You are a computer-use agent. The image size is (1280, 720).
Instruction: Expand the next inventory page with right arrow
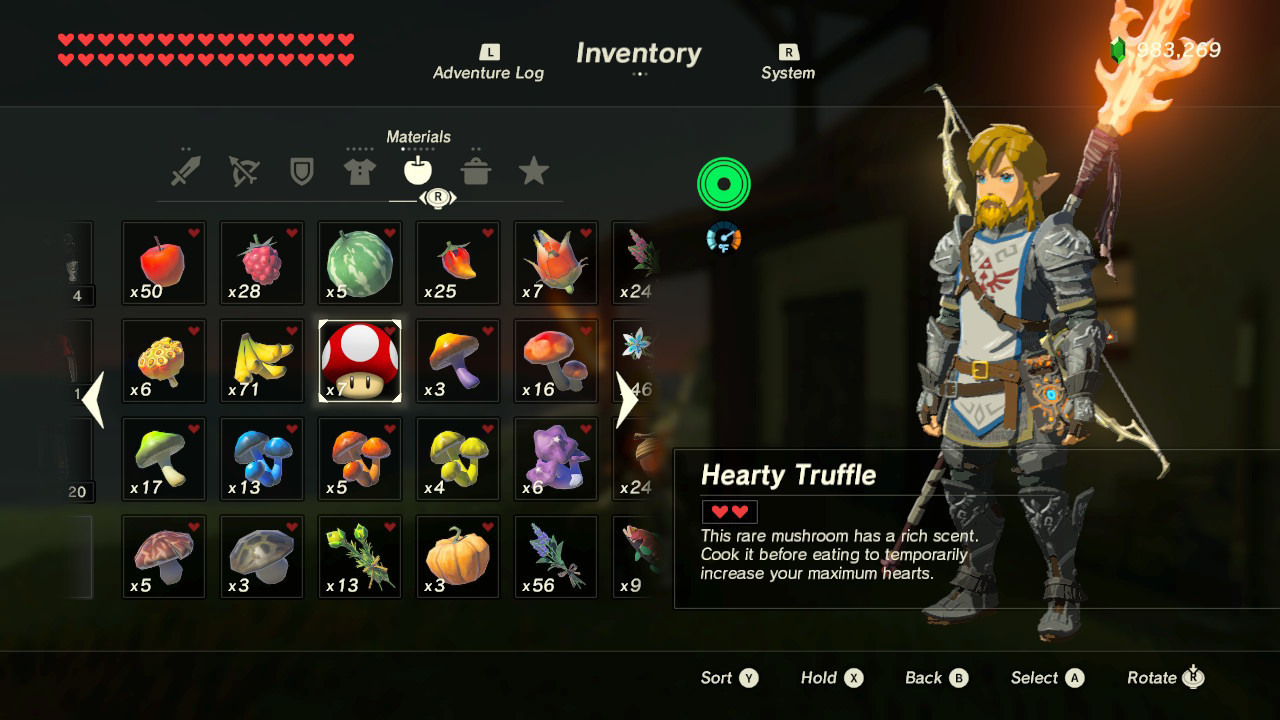tap(625, 400)
